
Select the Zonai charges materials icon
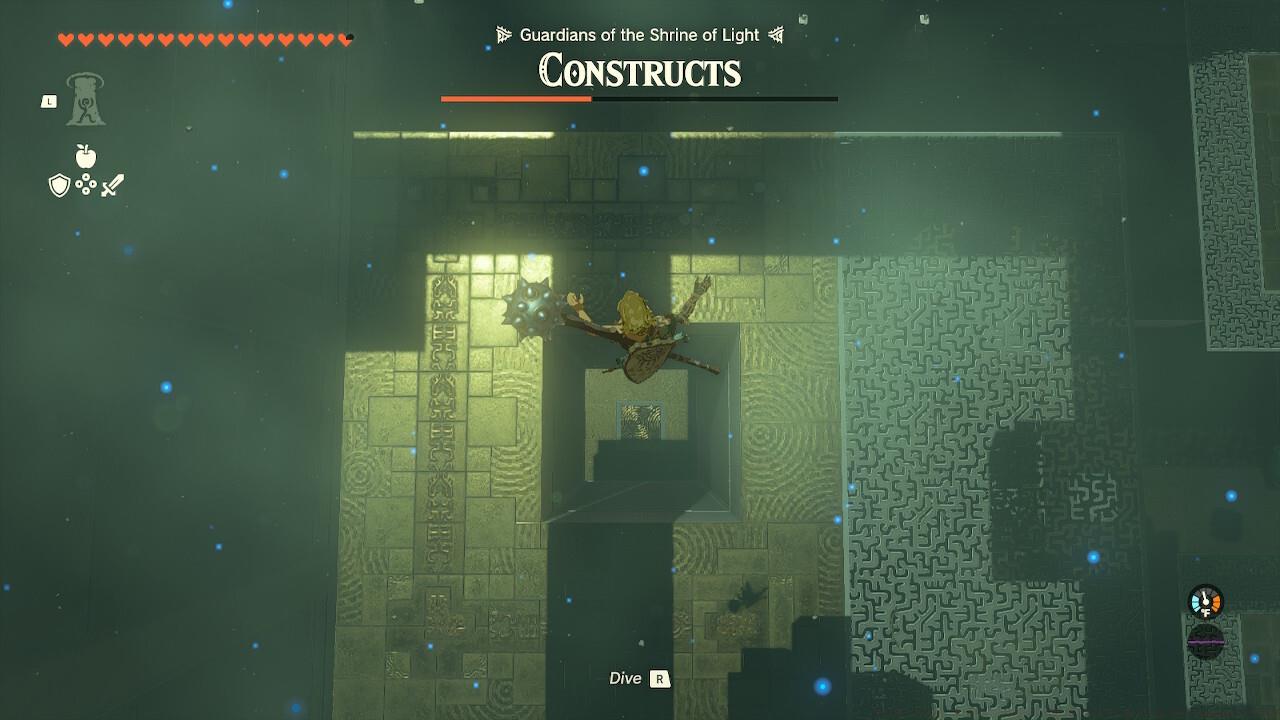tap(85, 187)
